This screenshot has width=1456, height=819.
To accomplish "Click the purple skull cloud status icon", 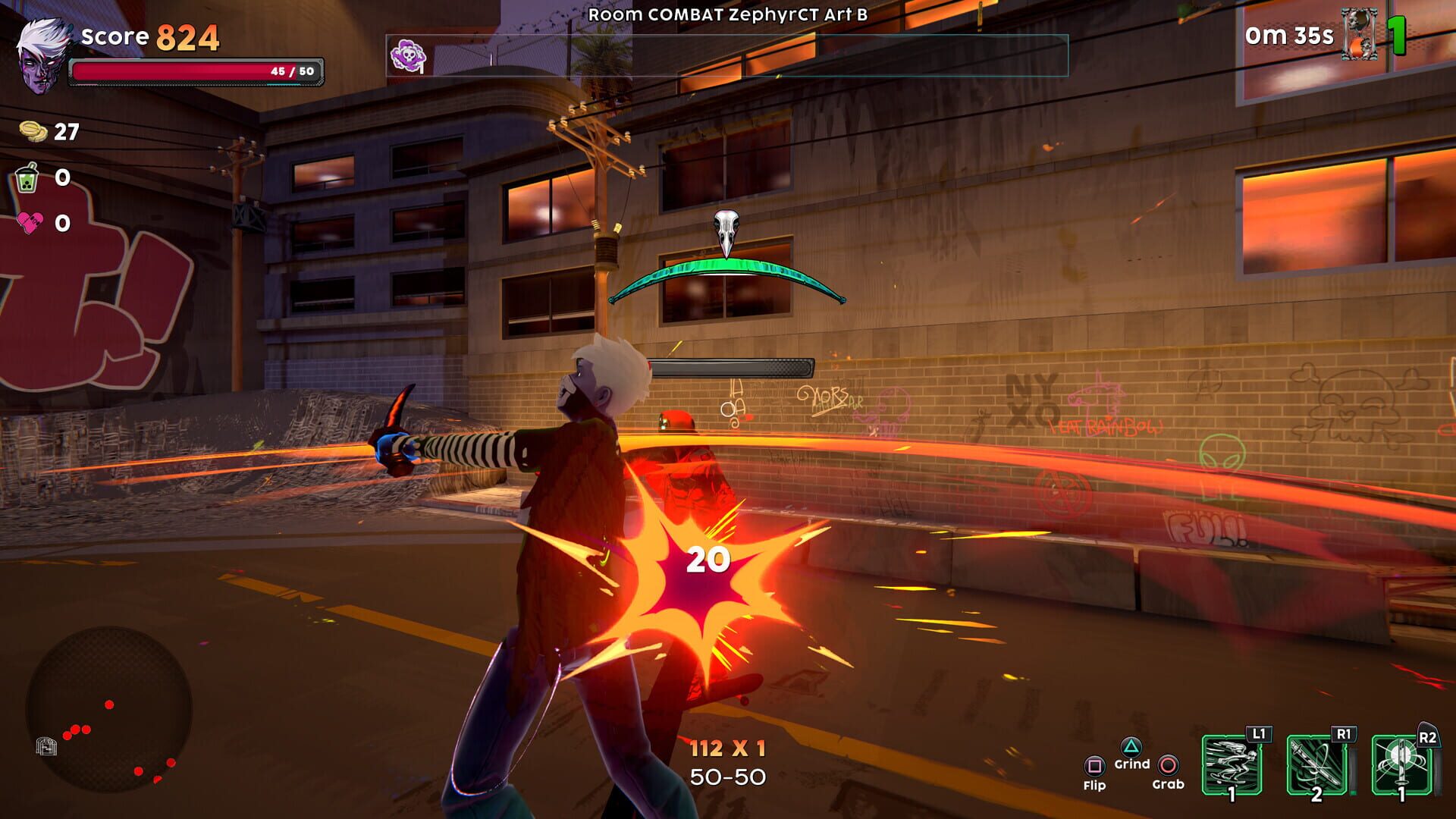I will tap(407, 56).
